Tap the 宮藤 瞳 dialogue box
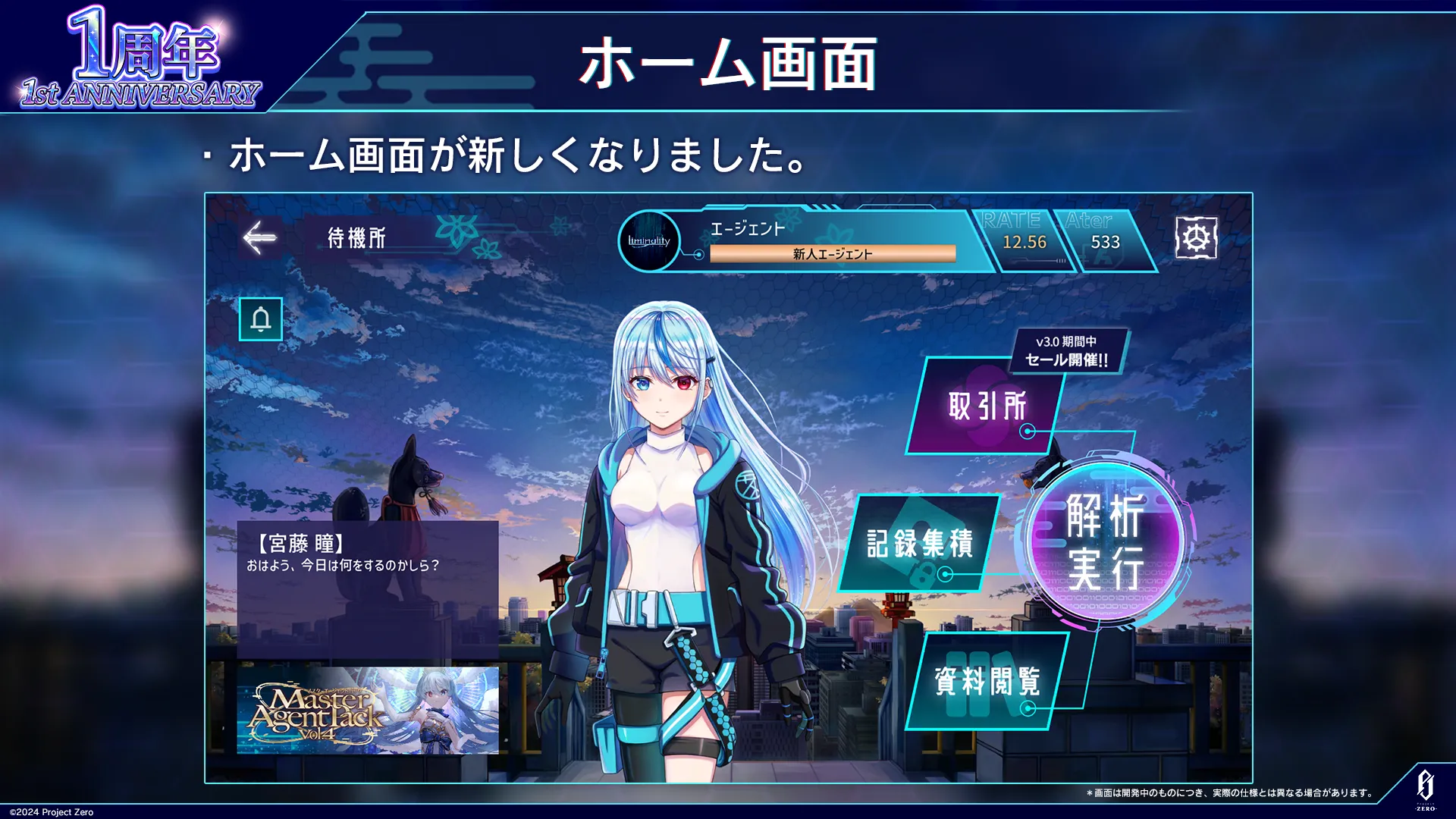Viewport: 1456px width, 819px height. click(x=368, y=588)
